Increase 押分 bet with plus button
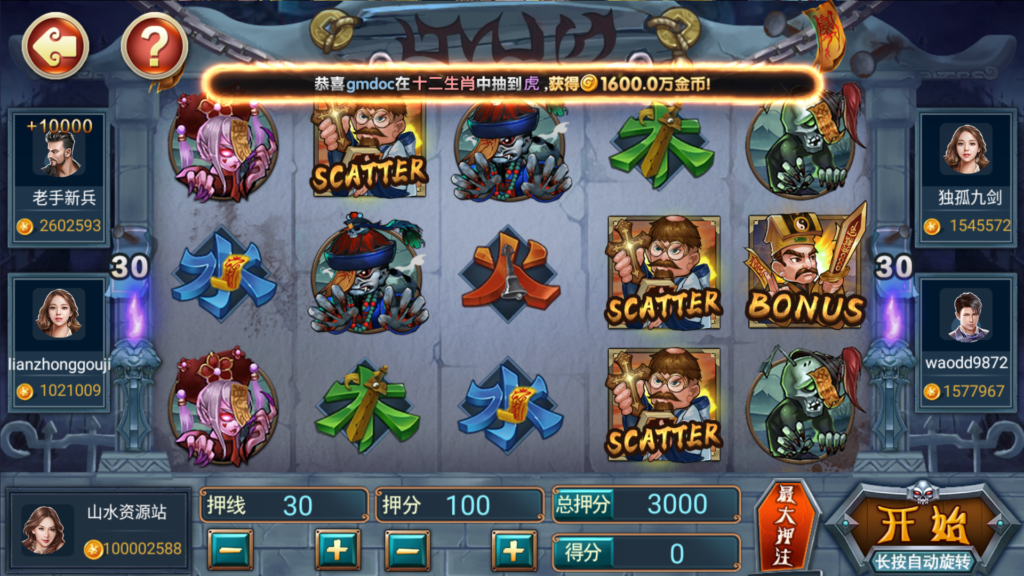1024x576 pixels. click(x=514, y=550)
